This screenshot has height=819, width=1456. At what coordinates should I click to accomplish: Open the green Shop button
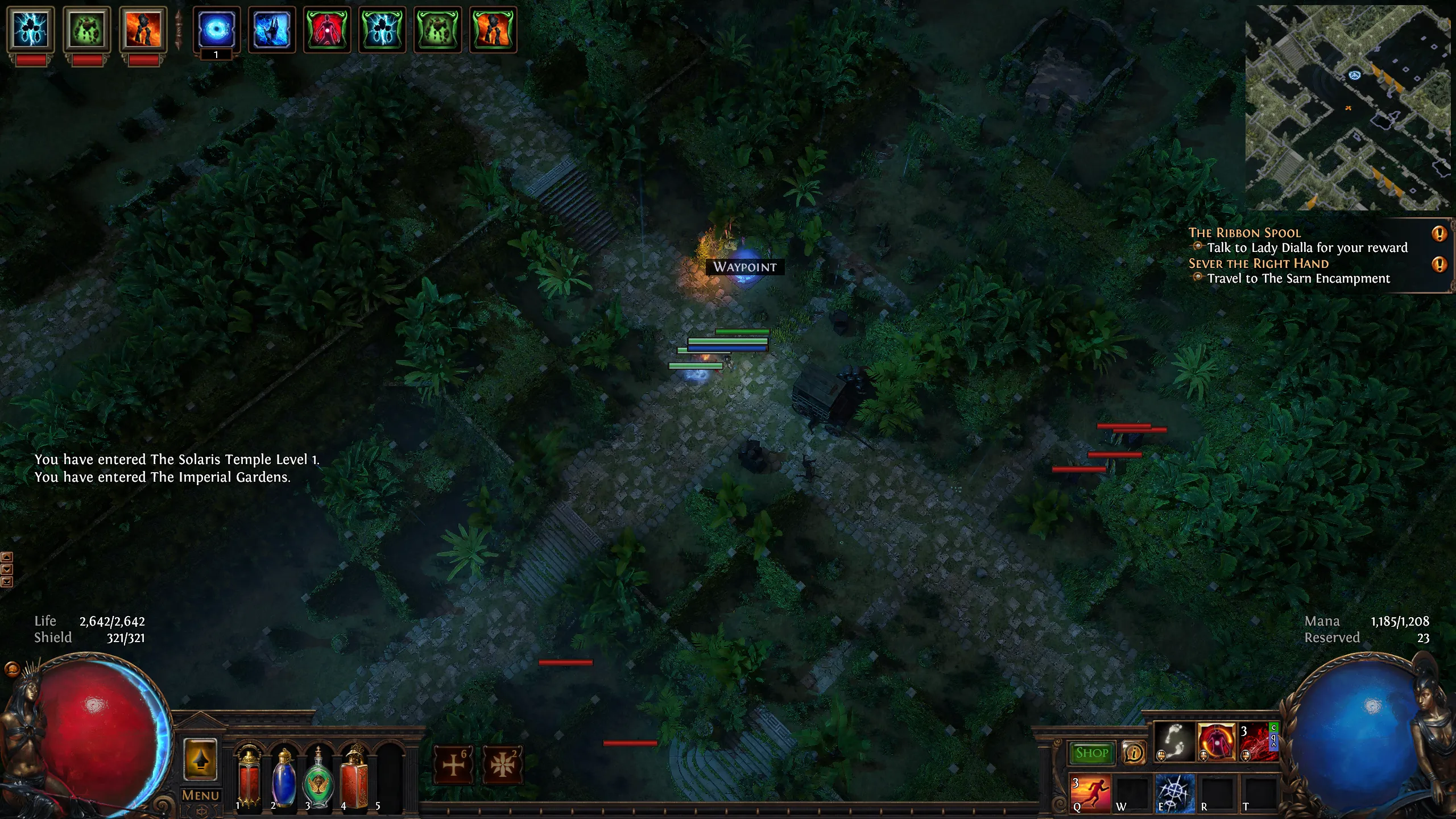pos(1091,753)
